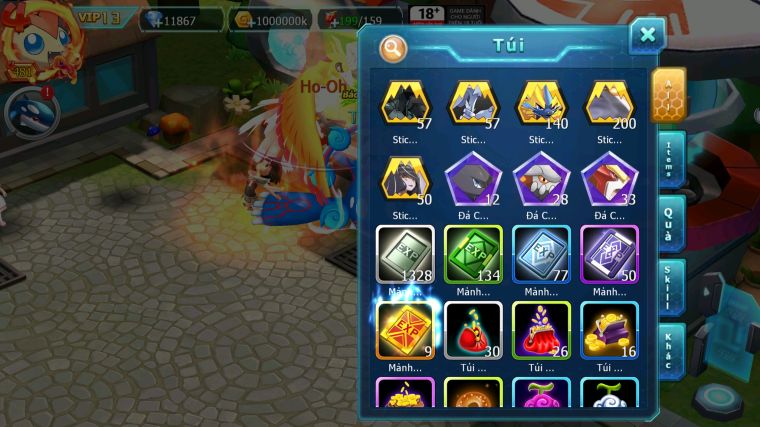Open the bag search magnifier

394,47
